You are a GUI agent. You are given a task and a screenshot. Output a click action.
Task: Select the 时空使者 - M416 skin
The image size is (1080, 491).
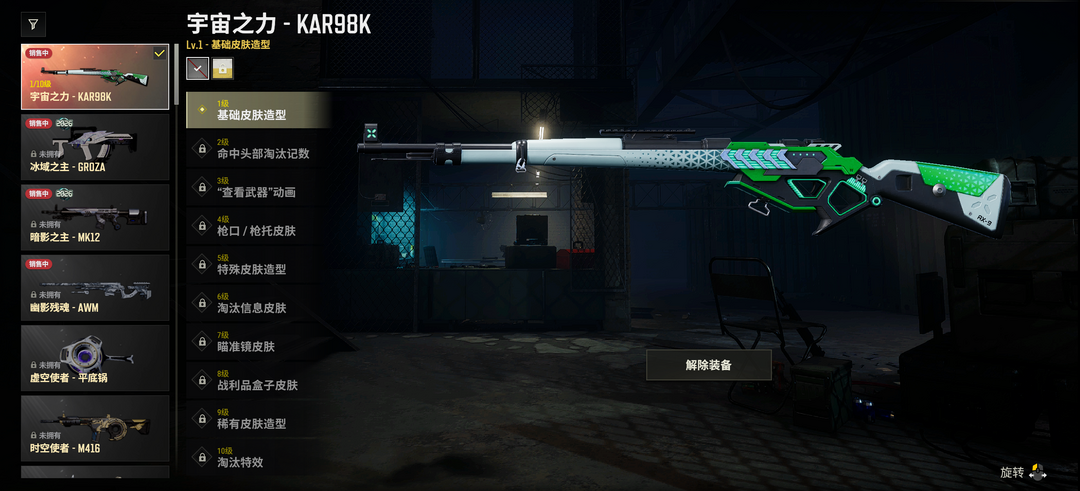pyautogui.click(x=95, y=428)
